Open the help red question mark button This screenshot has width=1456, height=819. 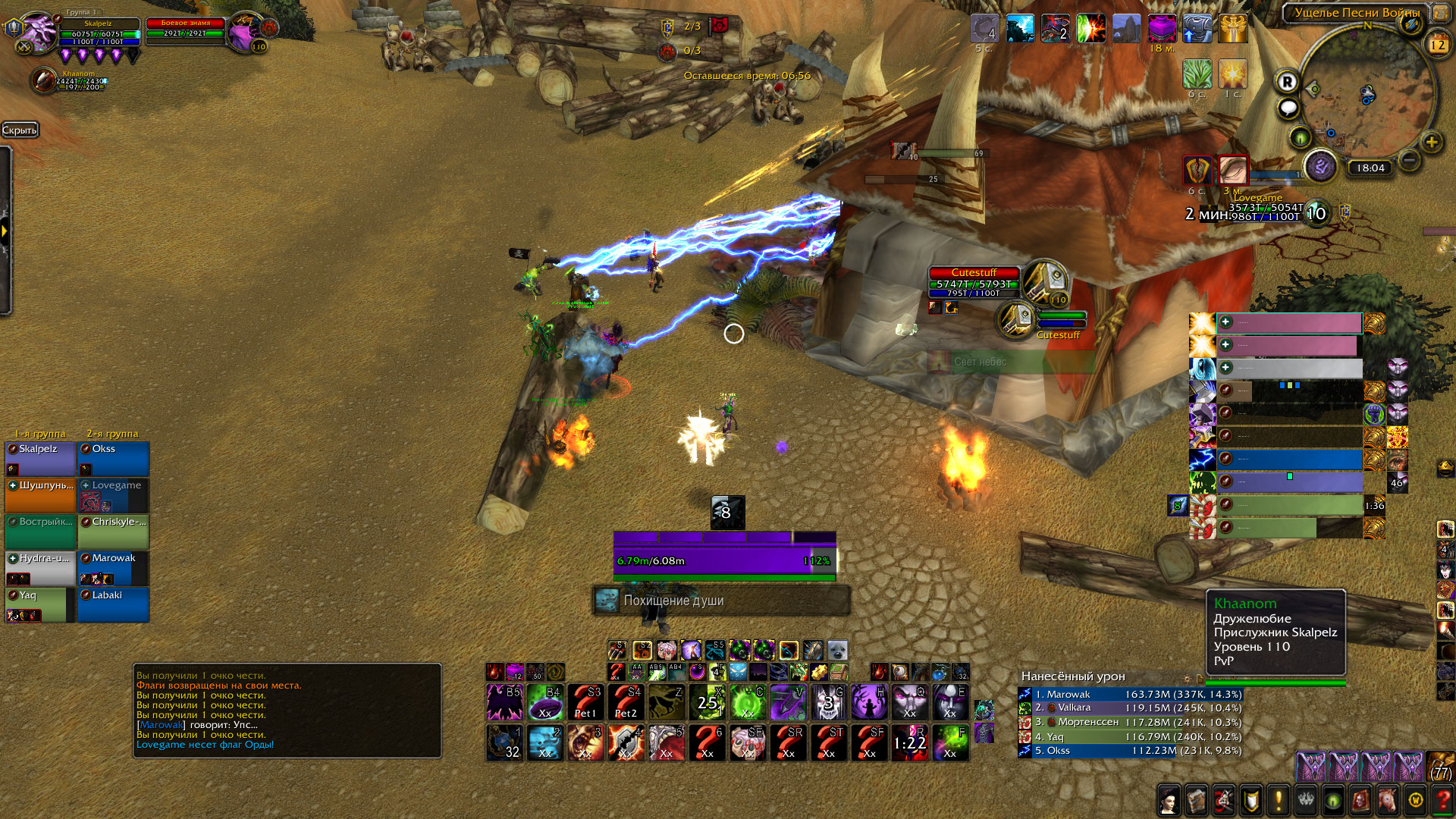(1442, 799)
